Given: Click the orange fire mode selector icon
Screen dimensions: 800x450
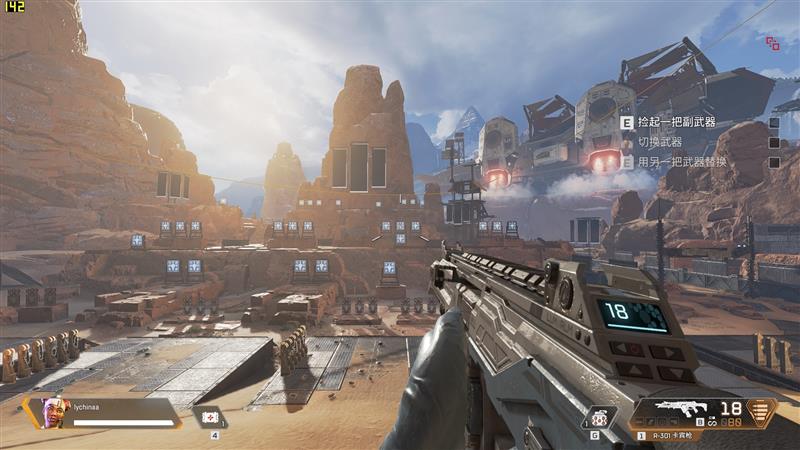Looking at the screenshot, I should pos(762,411).
